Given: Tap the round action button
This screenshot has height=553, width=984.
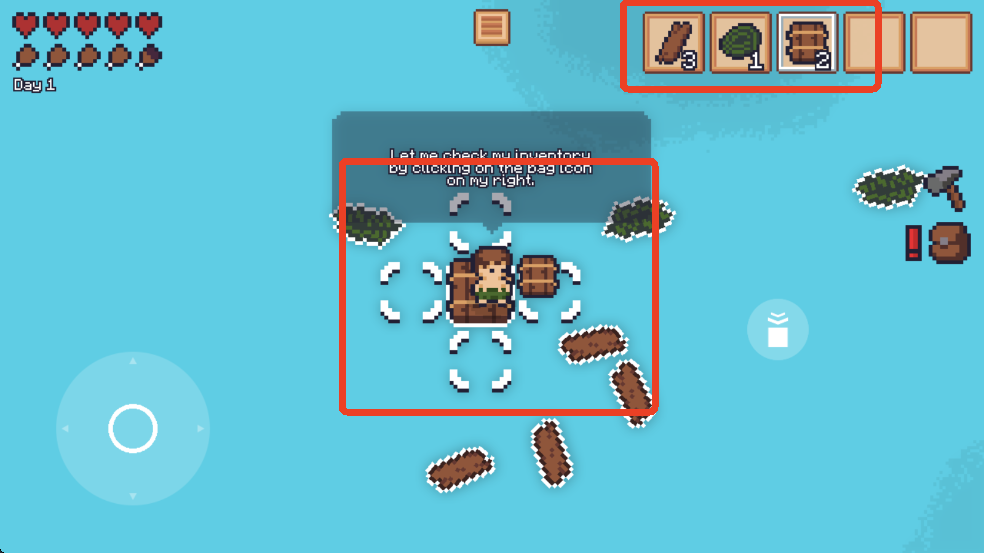Looking at the screenshot, I should pos(777,329).
